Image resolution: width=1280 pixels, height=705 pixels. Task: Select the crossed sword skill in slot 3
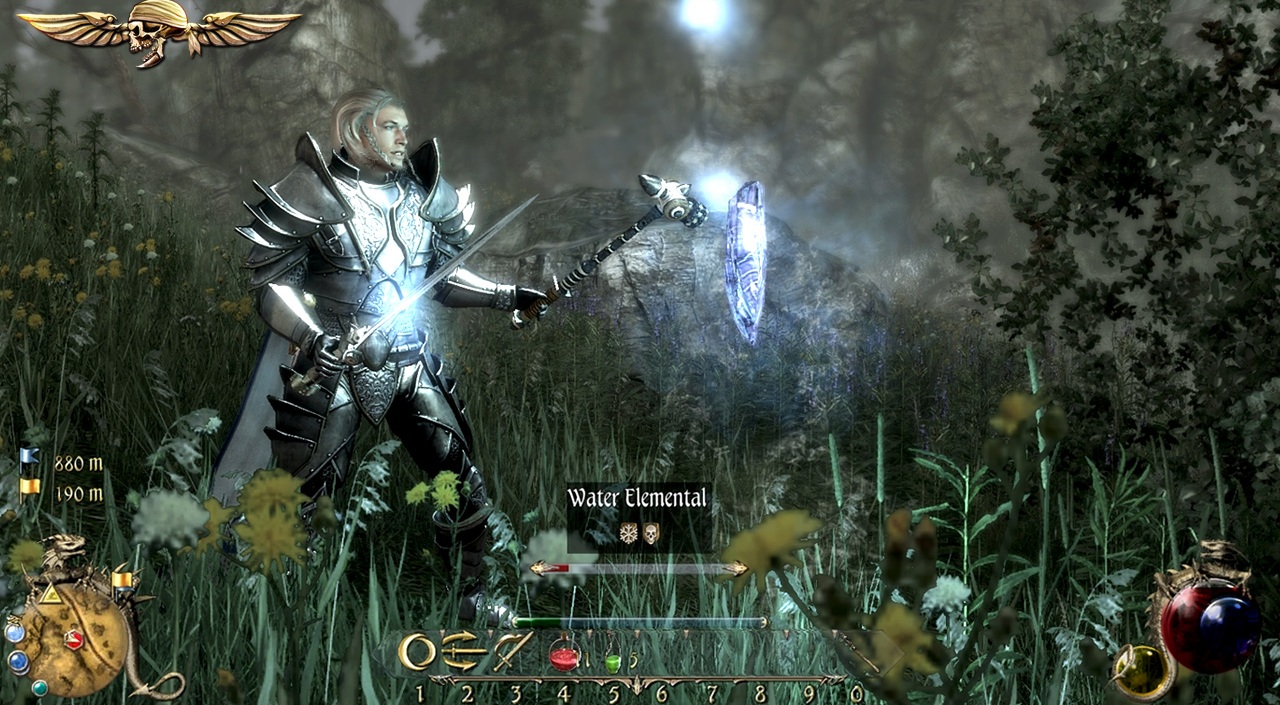tap(512, 651)
